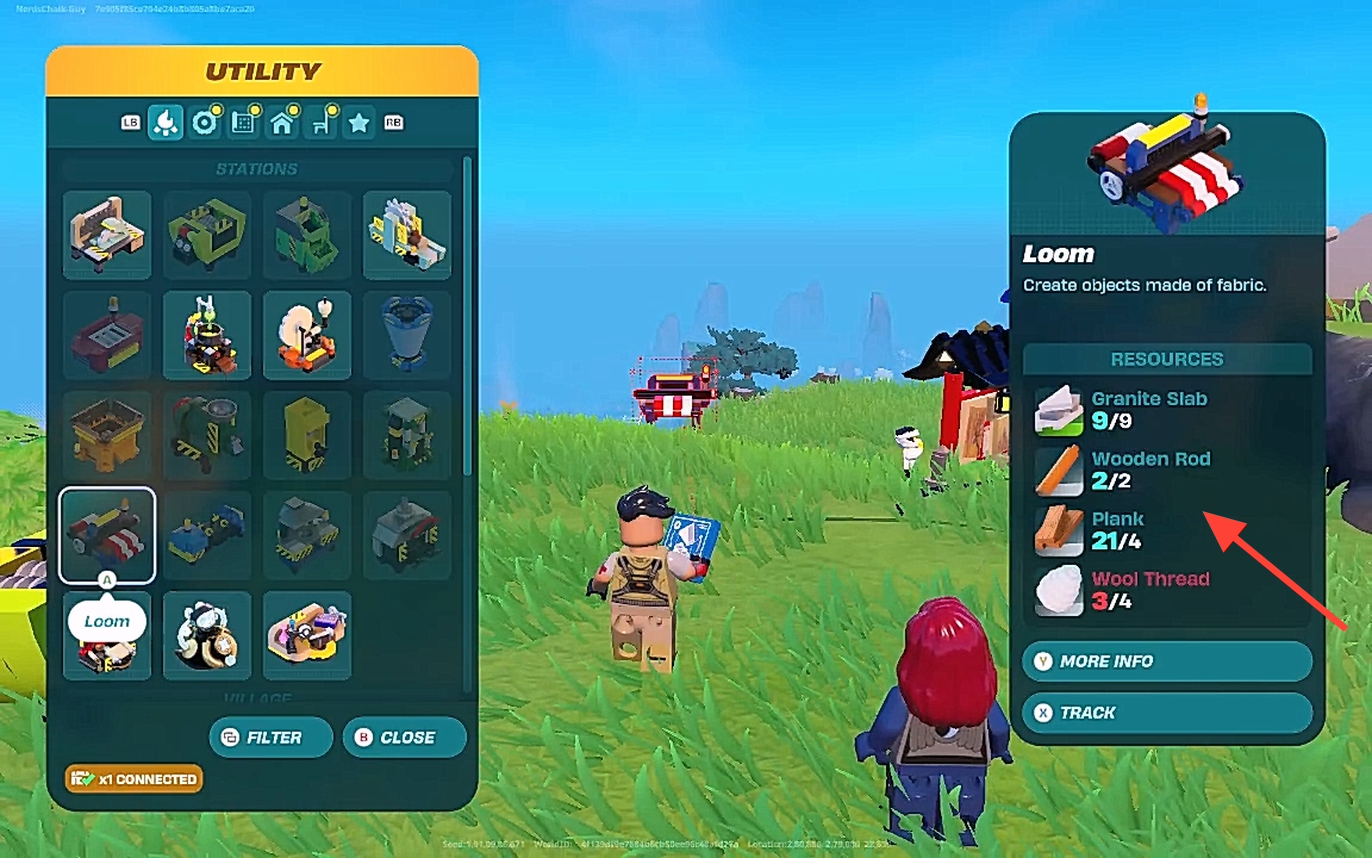
Task: Switch to the gear category tab
Action: [205, 122]
